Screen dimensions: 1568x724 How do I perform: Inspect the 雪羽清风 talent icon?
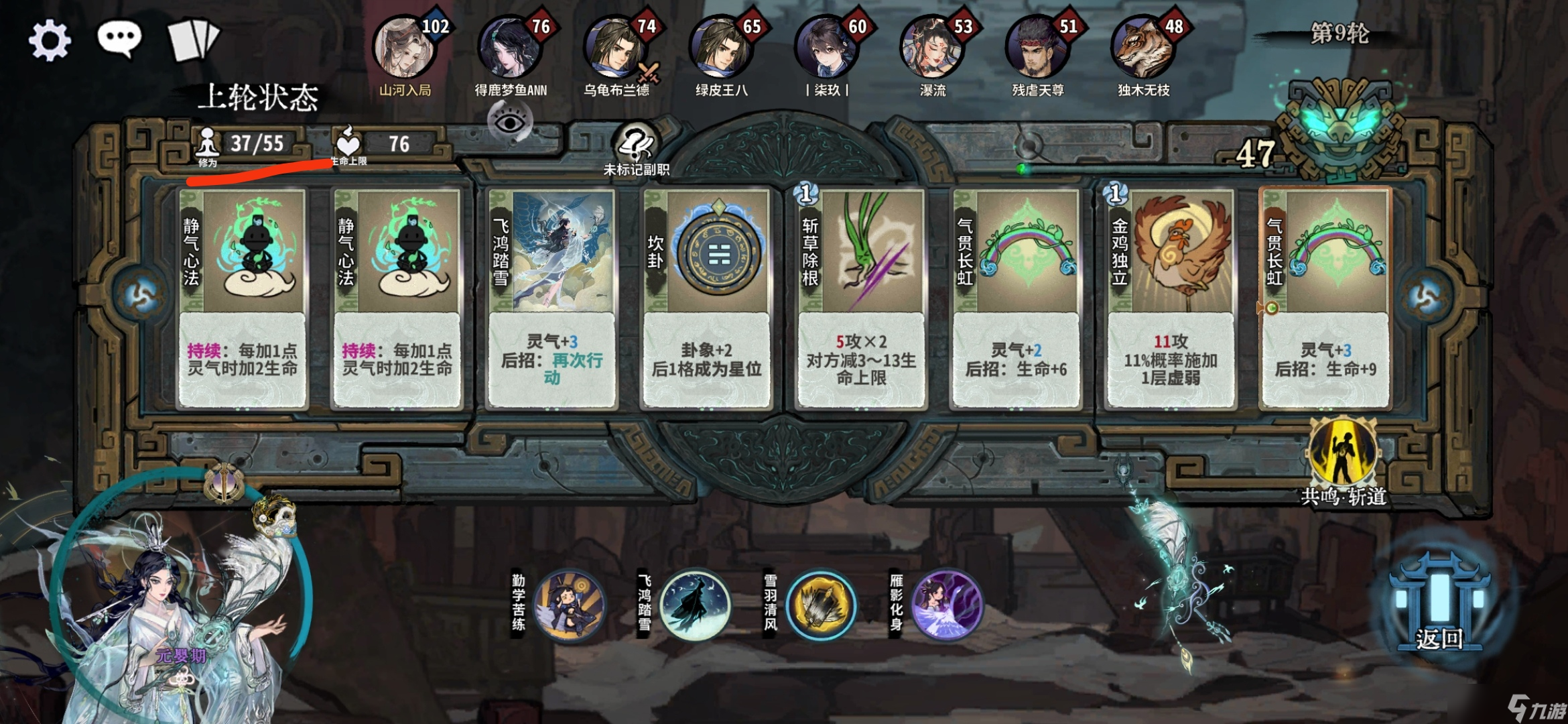click(820, 605)
